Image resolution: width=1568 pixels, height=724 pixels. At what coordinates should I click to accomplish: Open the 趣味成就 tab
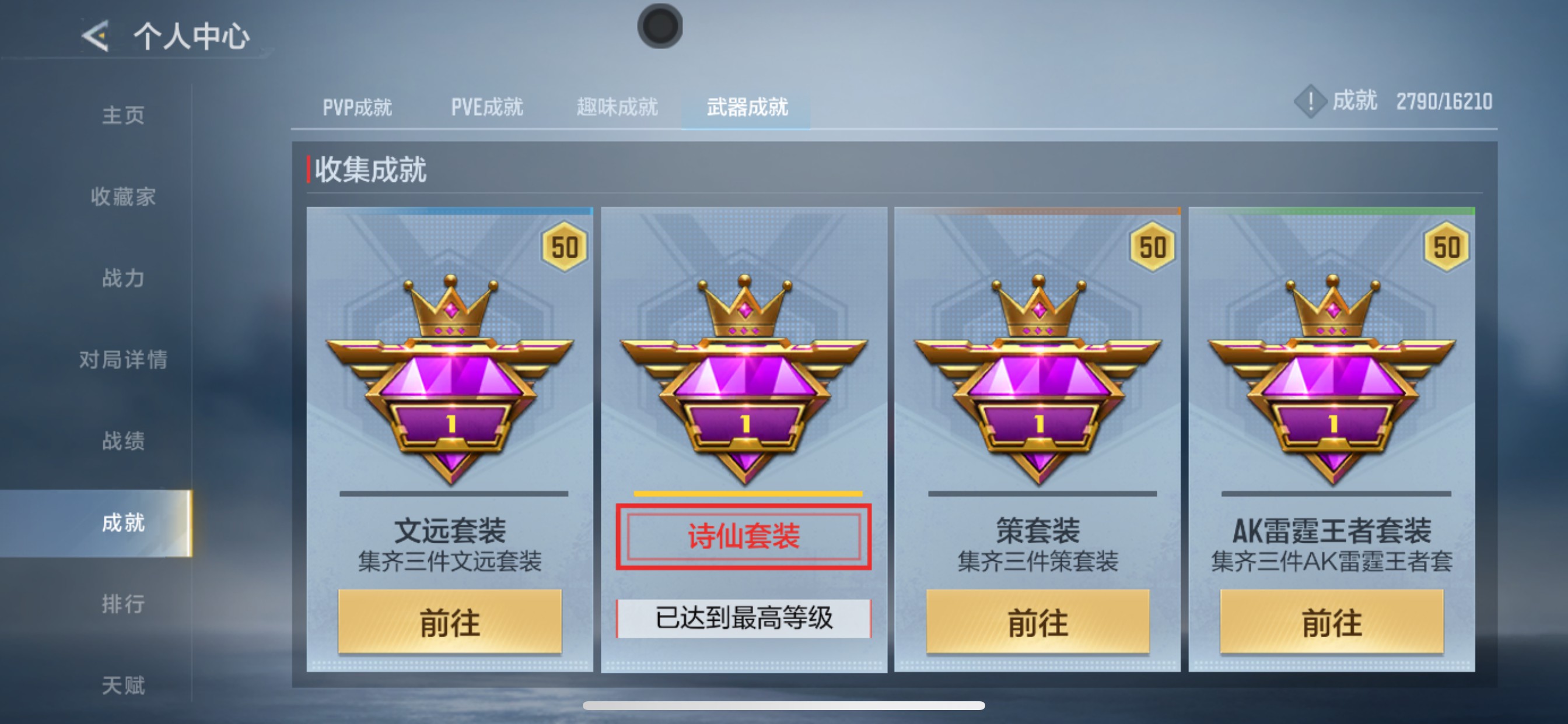tap(615, 107)
